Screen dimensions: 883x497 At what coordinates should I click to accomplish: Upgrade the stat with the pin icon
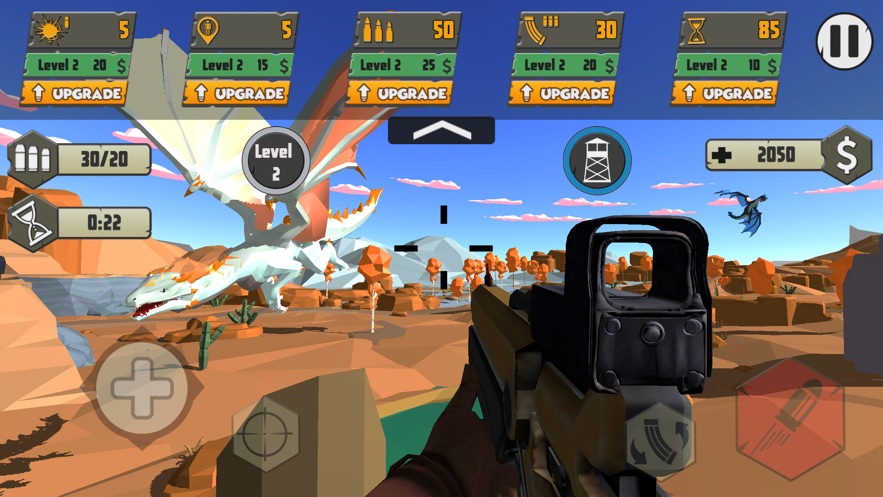237,94
